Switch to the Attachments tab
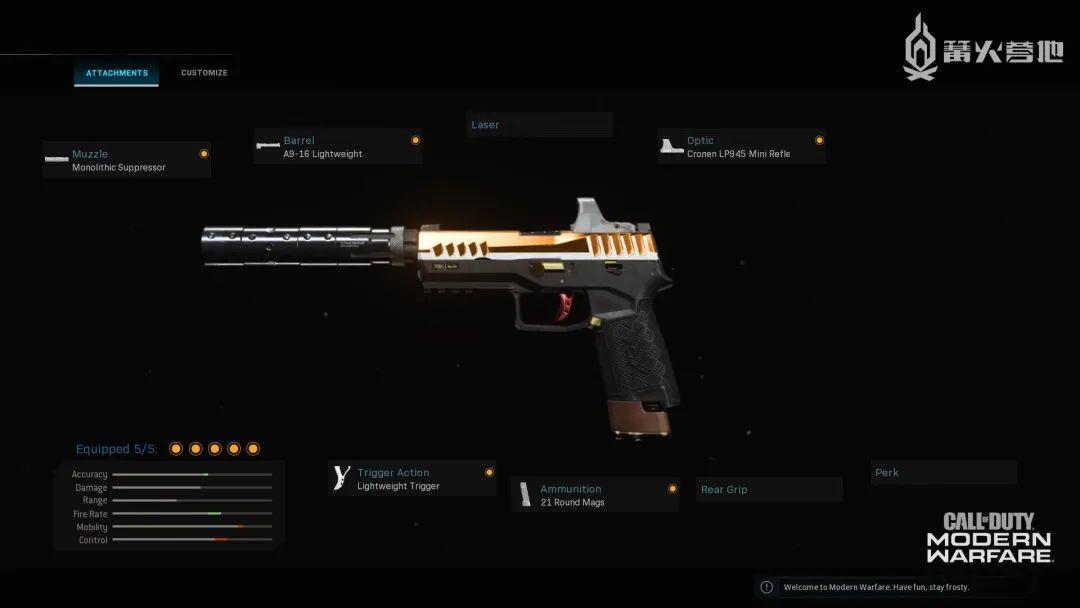Viewport: 1080px width, 608px height. (116, 73)
